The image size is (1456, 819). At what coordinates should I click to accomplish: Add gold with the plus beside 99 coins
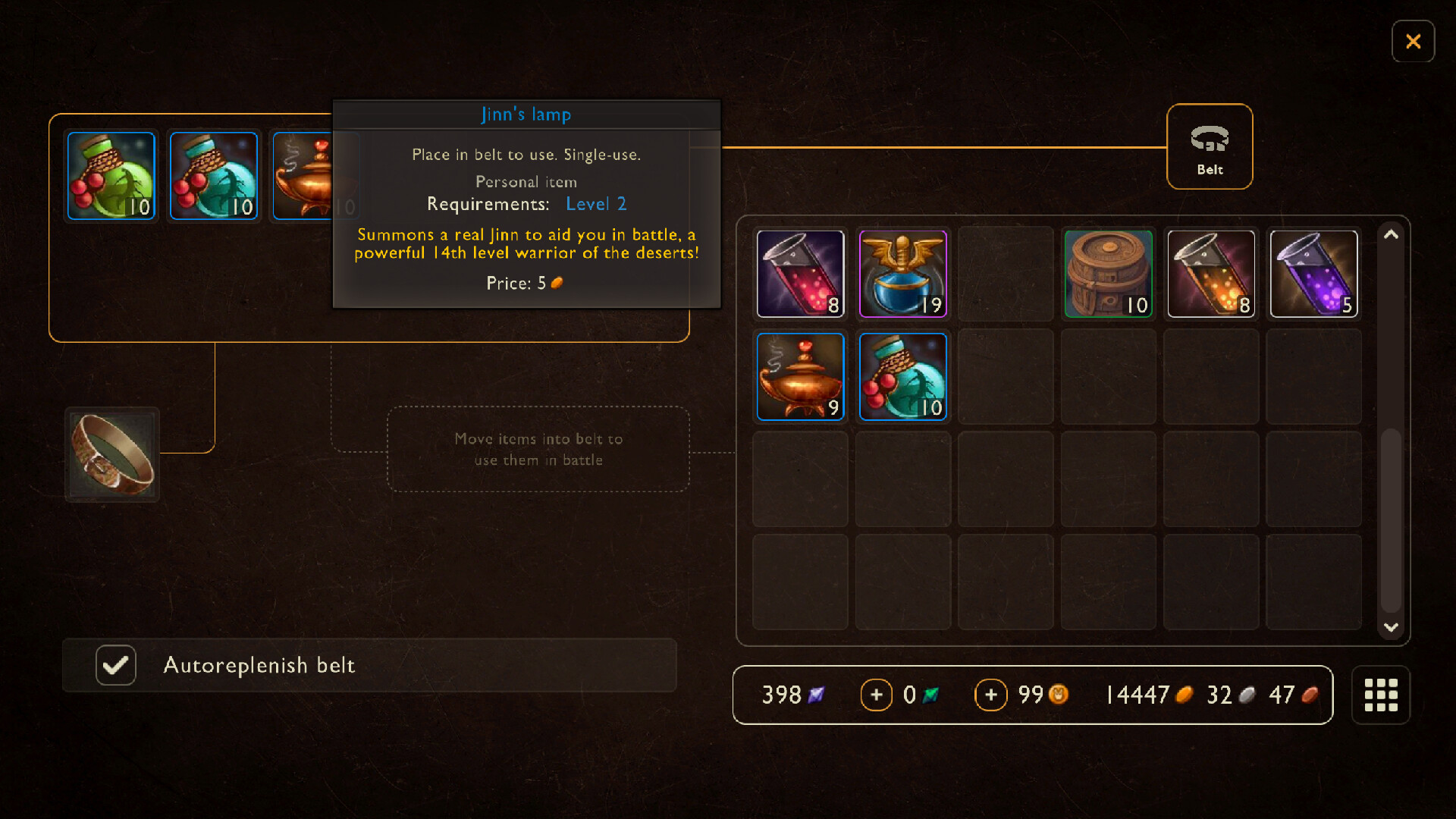[x=991, y=695]
